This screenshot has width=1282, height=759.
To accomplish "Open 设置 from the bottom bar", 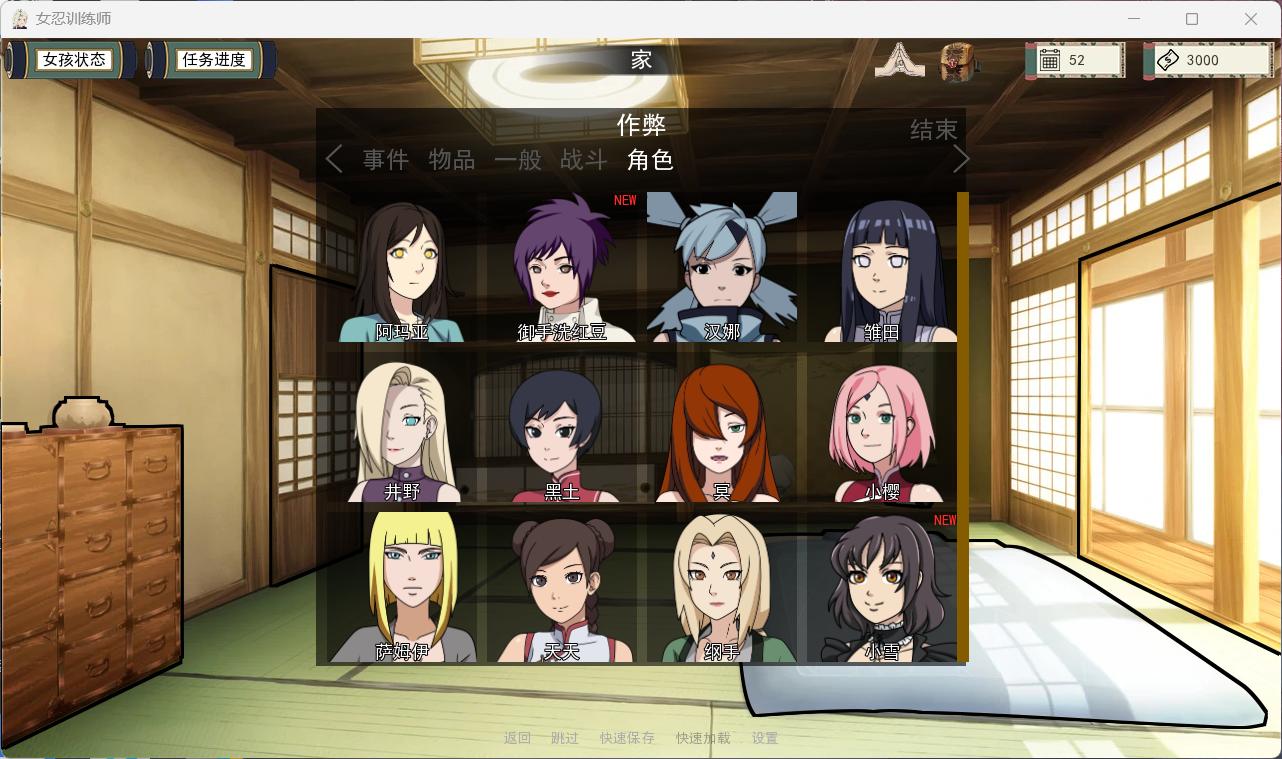I will [764, 738].
